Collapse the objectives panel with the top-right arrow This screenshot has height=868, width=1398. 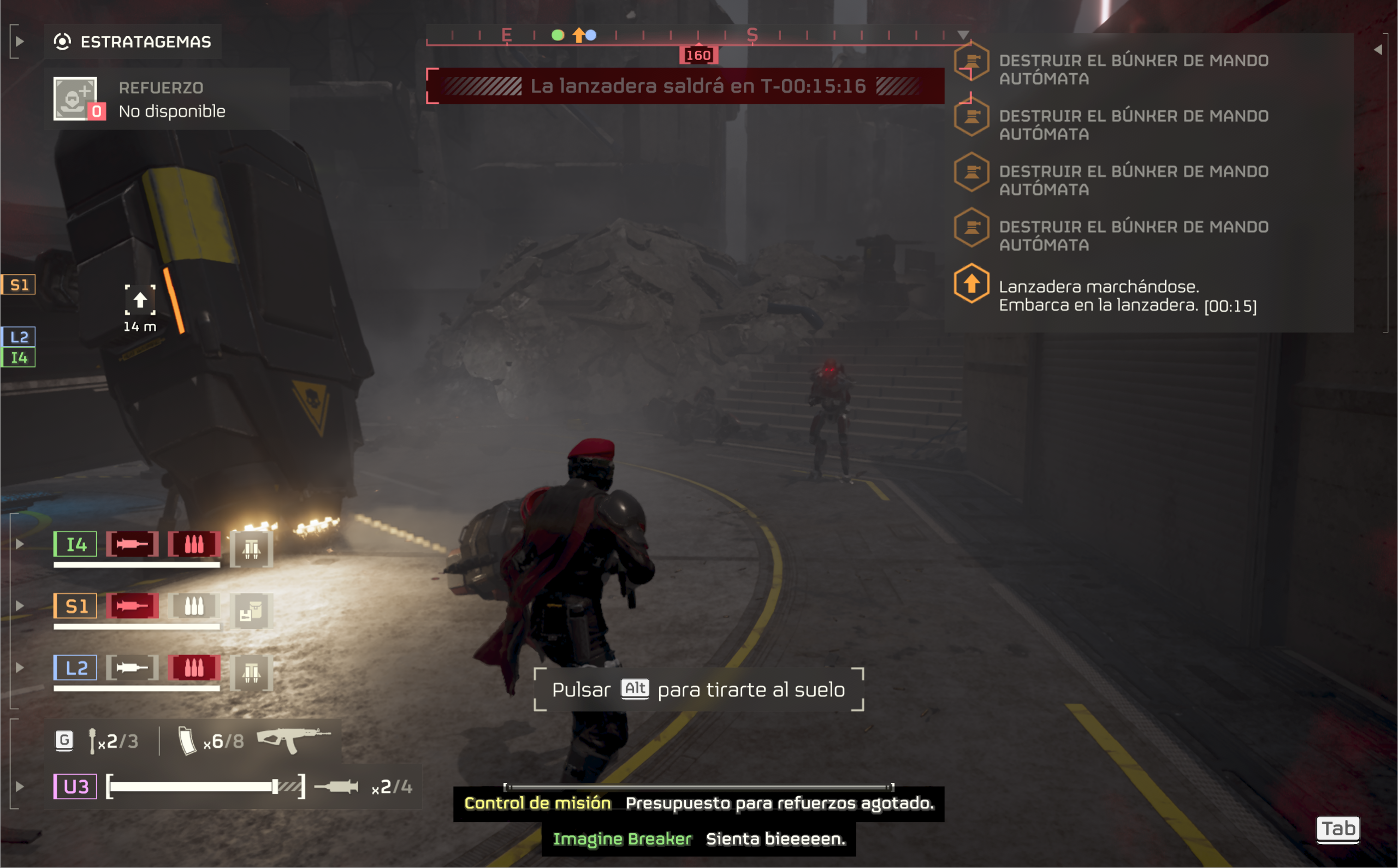[1377, 50]
